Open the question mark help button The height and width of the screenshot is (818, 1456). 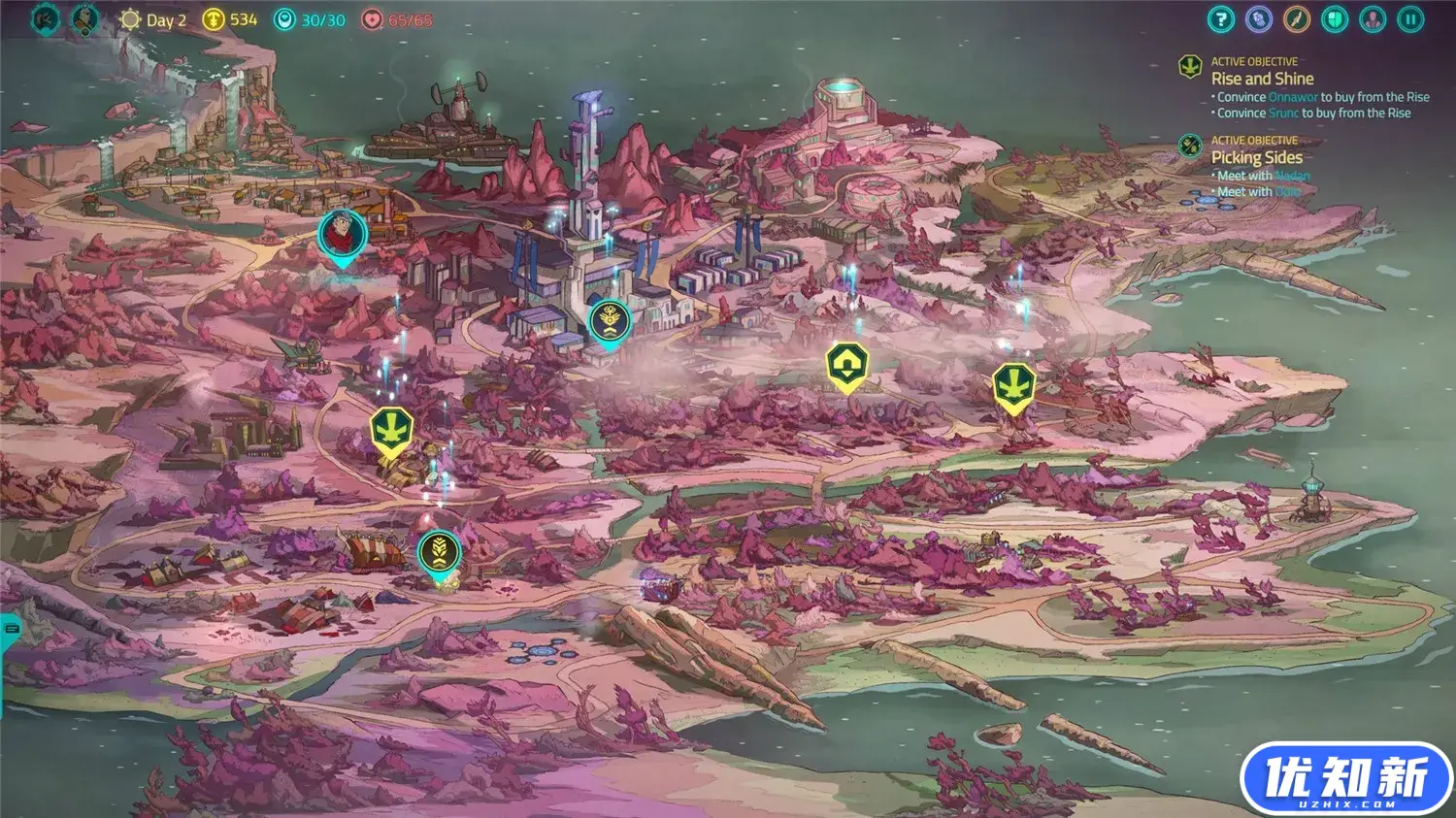click(1221, 19)
